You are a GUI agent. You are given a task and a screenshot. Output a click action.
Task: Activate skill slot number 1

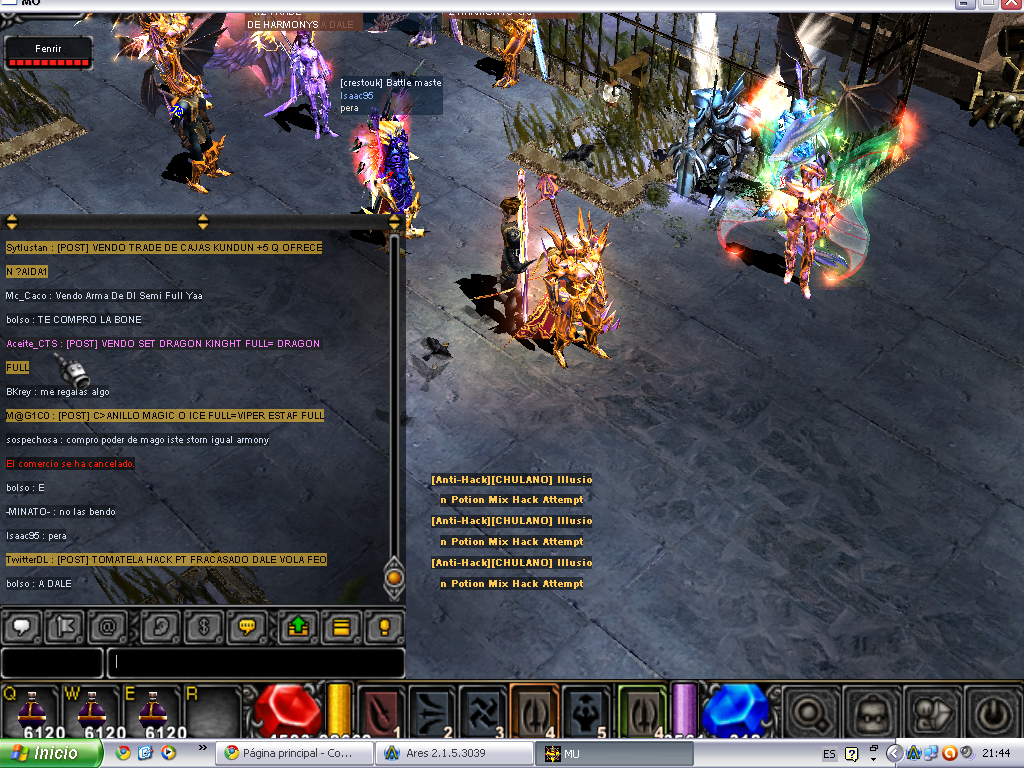(x=380, y=712)
